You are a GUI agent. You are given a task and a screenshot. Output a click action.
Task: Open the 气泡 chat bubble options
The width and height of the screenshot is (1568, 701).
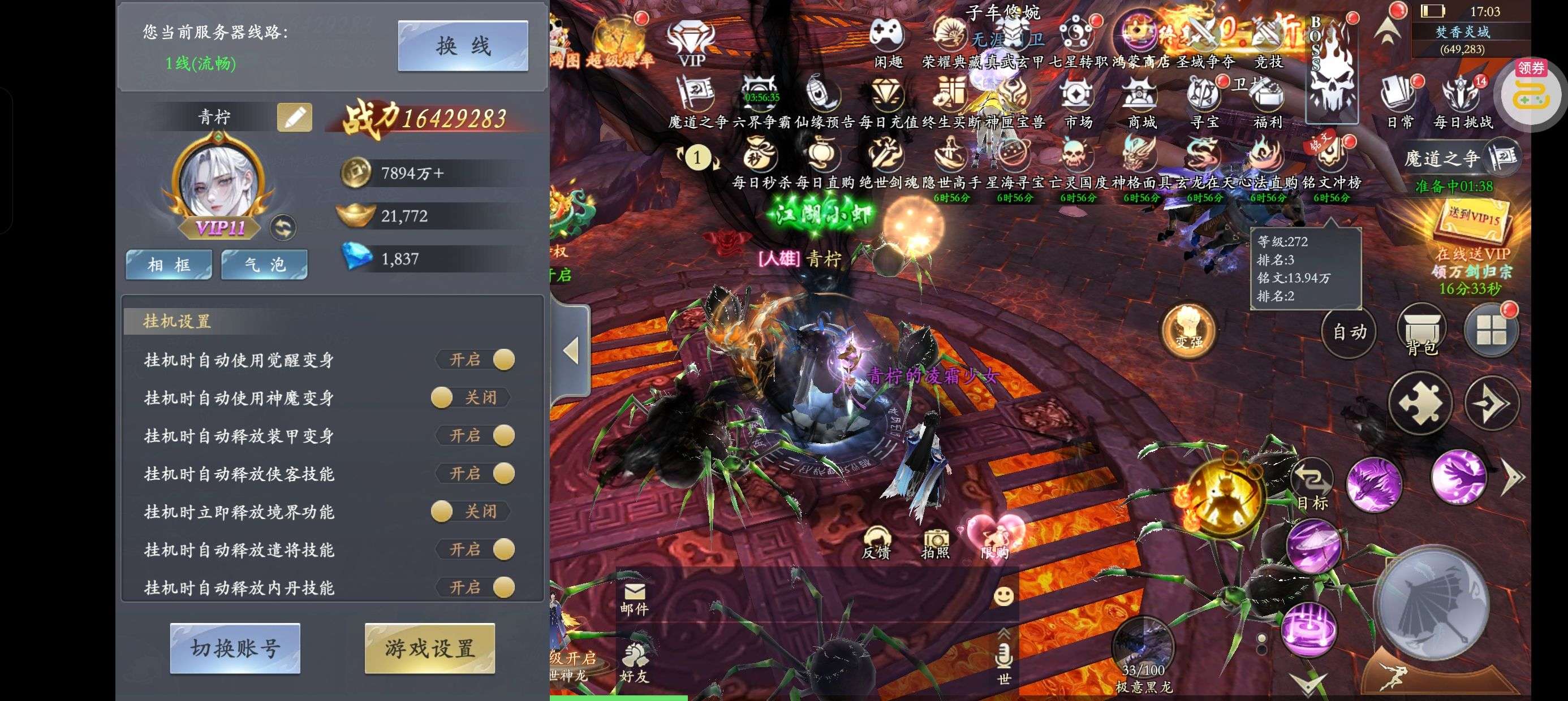point(264,265)
